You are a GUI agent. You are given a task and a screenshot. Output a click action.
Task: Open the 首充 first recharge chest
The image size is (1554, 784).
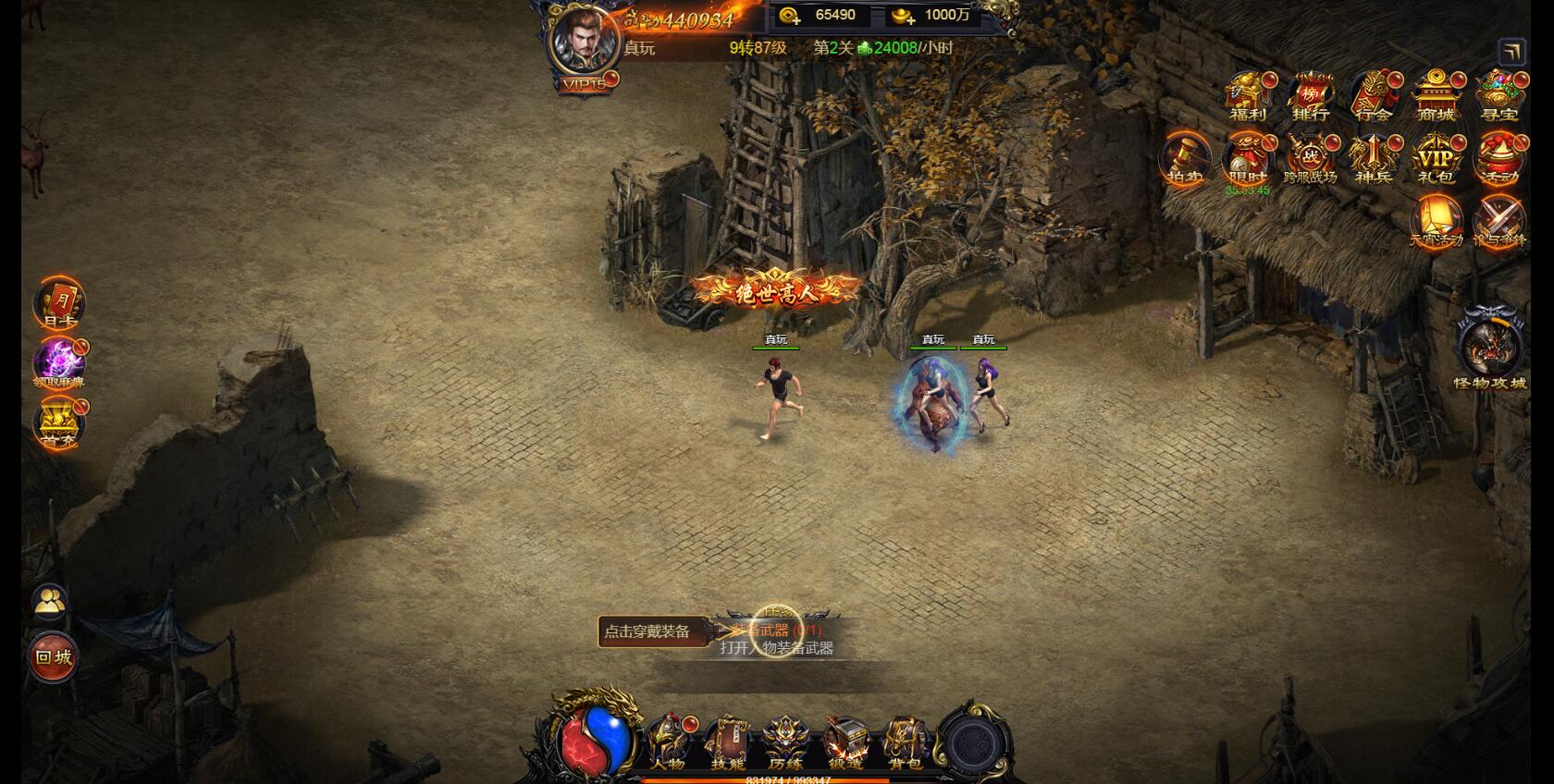58,423
